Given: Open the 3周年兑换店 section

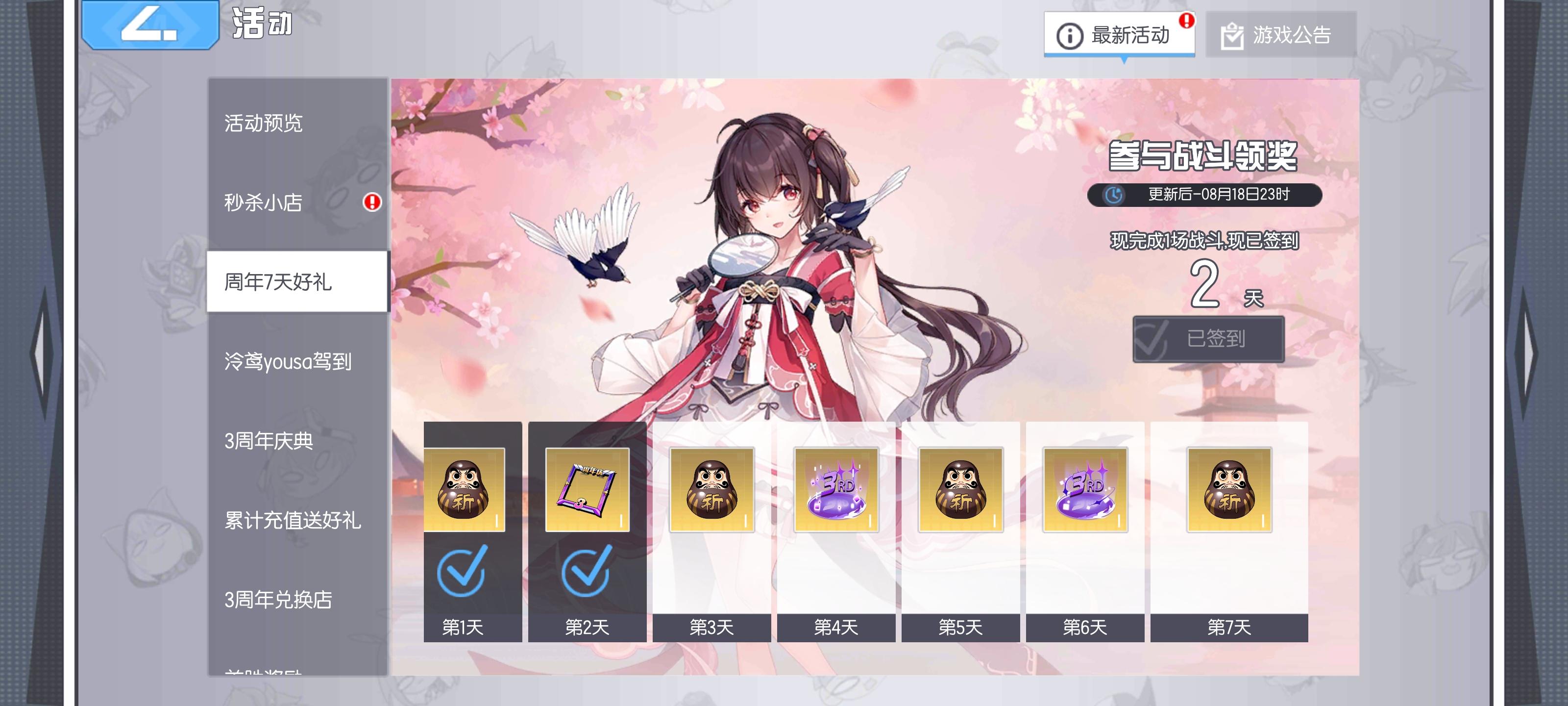Looking at the screenshot, I should pos(276,601).
